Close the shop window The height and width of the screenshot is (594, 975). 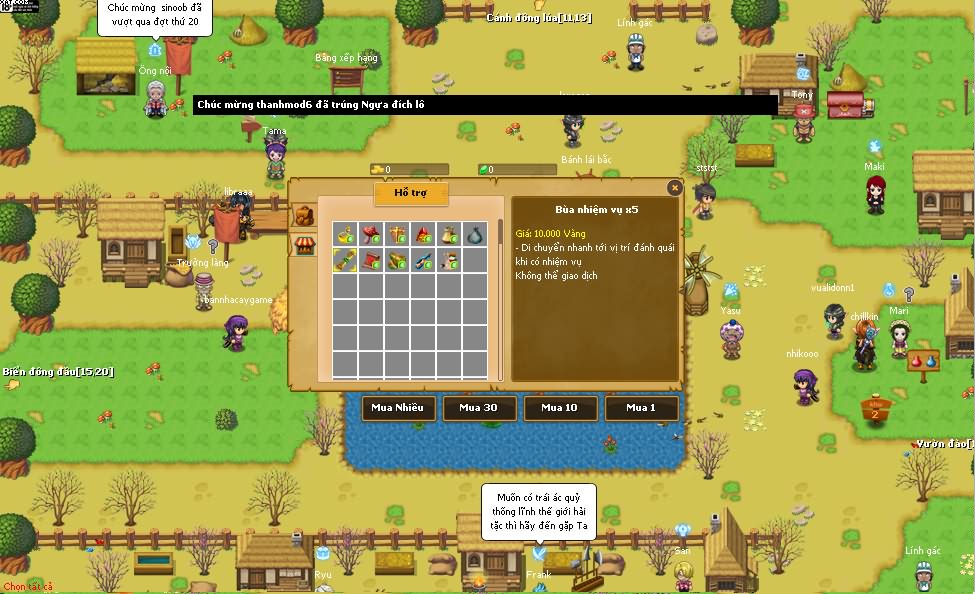point(675,187)
